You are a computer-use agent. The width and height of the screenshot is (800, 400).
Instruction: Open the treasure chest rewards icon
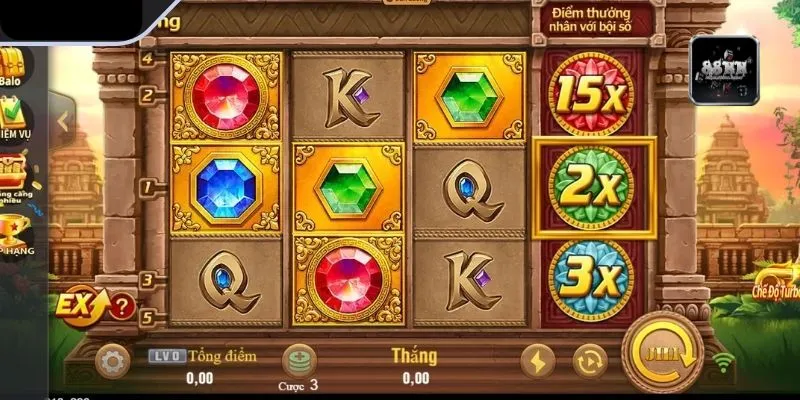click(x=14, y=174)
